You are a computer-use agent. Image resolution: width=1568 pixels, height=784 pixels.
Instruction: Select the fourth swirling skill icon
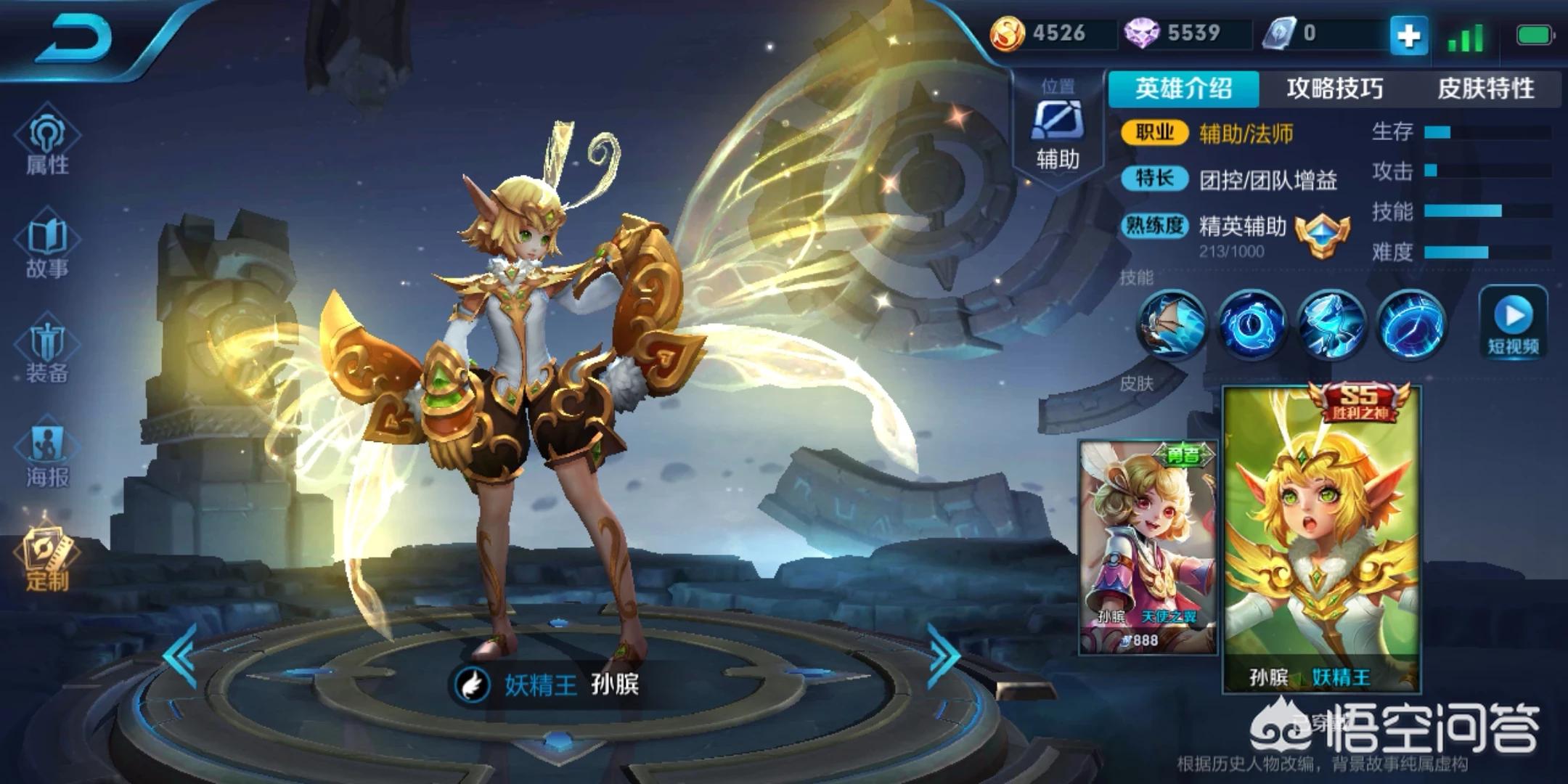point(1410,324)
